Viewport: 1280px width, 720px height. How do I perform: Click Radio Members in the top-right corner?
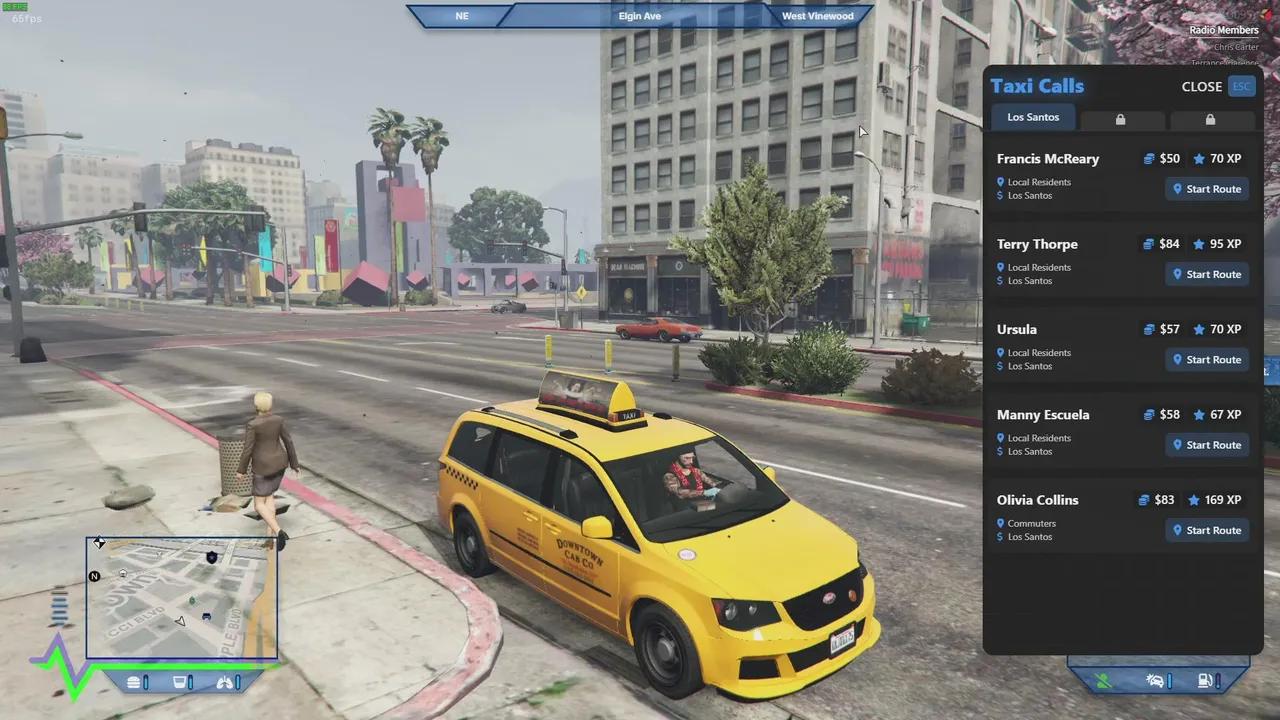(x=1223, y=30)
